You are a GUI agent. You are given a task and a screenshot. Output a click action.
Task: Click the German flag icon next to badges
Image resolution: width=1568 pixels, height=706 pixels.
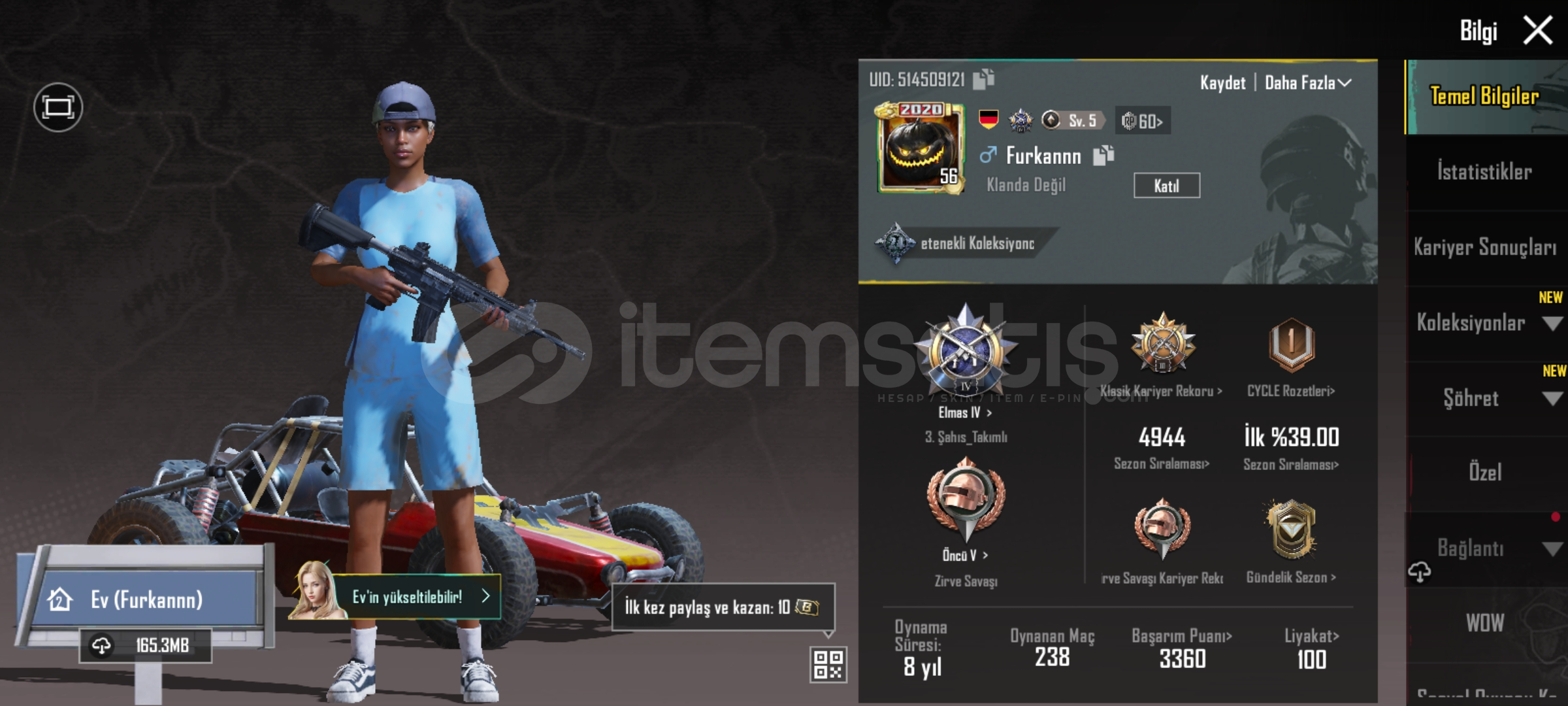tap(989, 120)
